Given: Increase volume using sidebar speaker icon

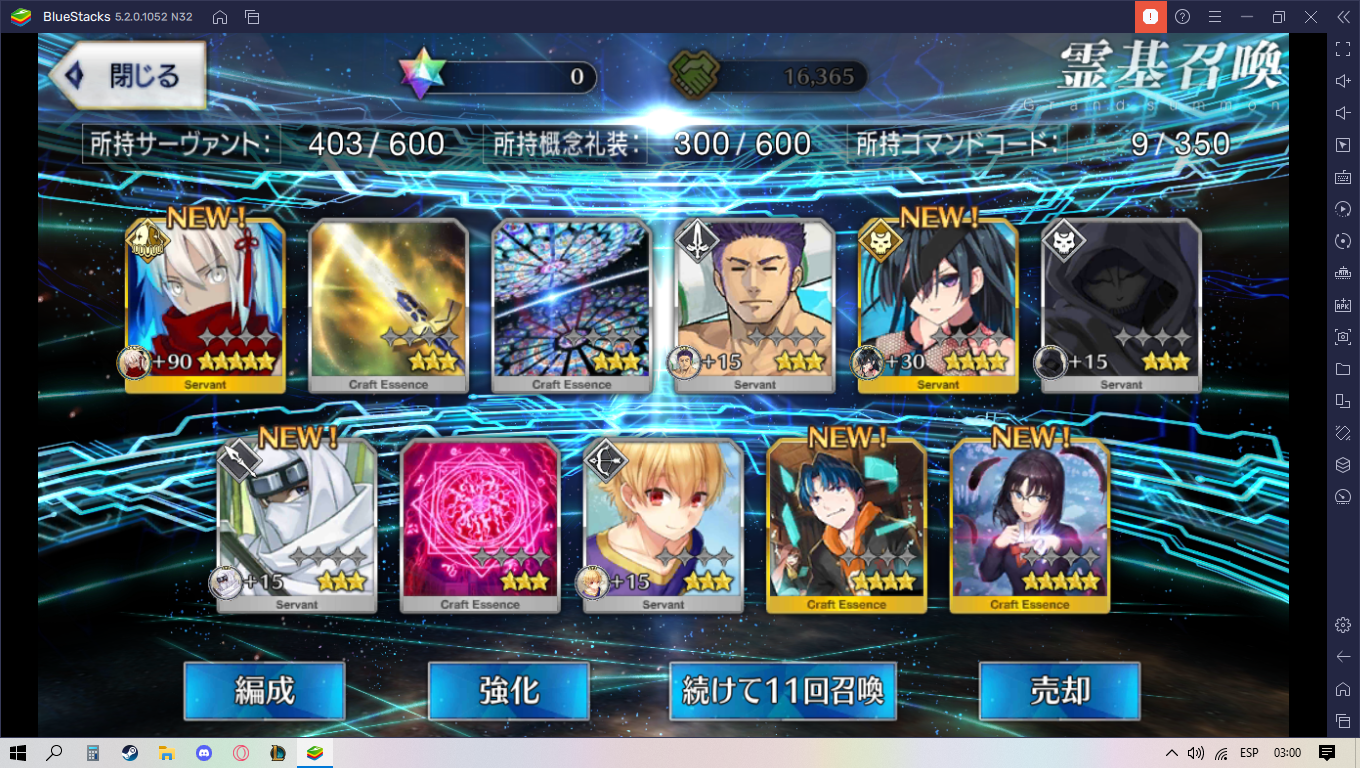Looking at the screenshot, I should 1343,80.
